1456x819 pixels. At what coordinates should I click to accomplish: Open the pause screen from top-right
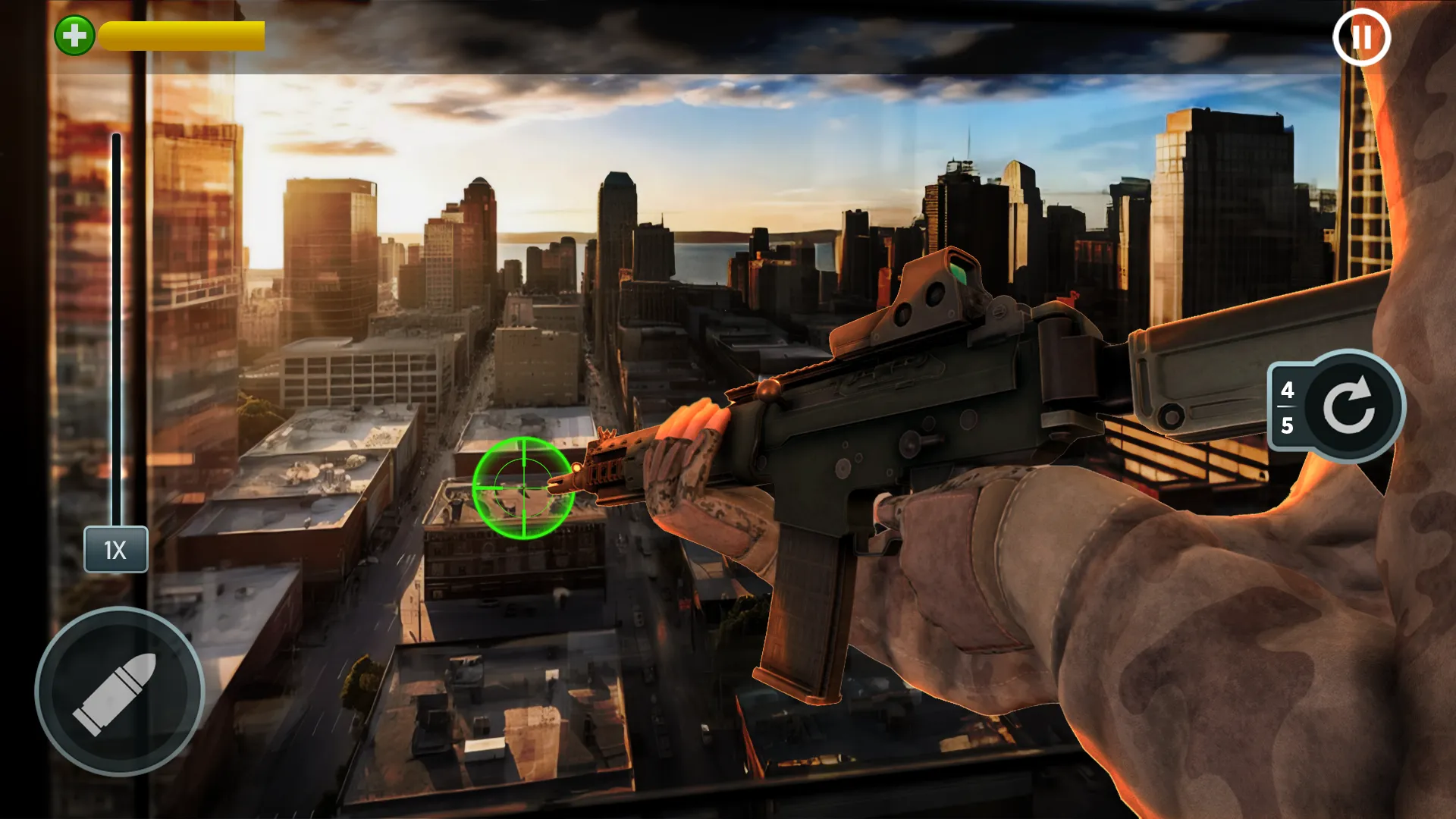coord(1363,37)
